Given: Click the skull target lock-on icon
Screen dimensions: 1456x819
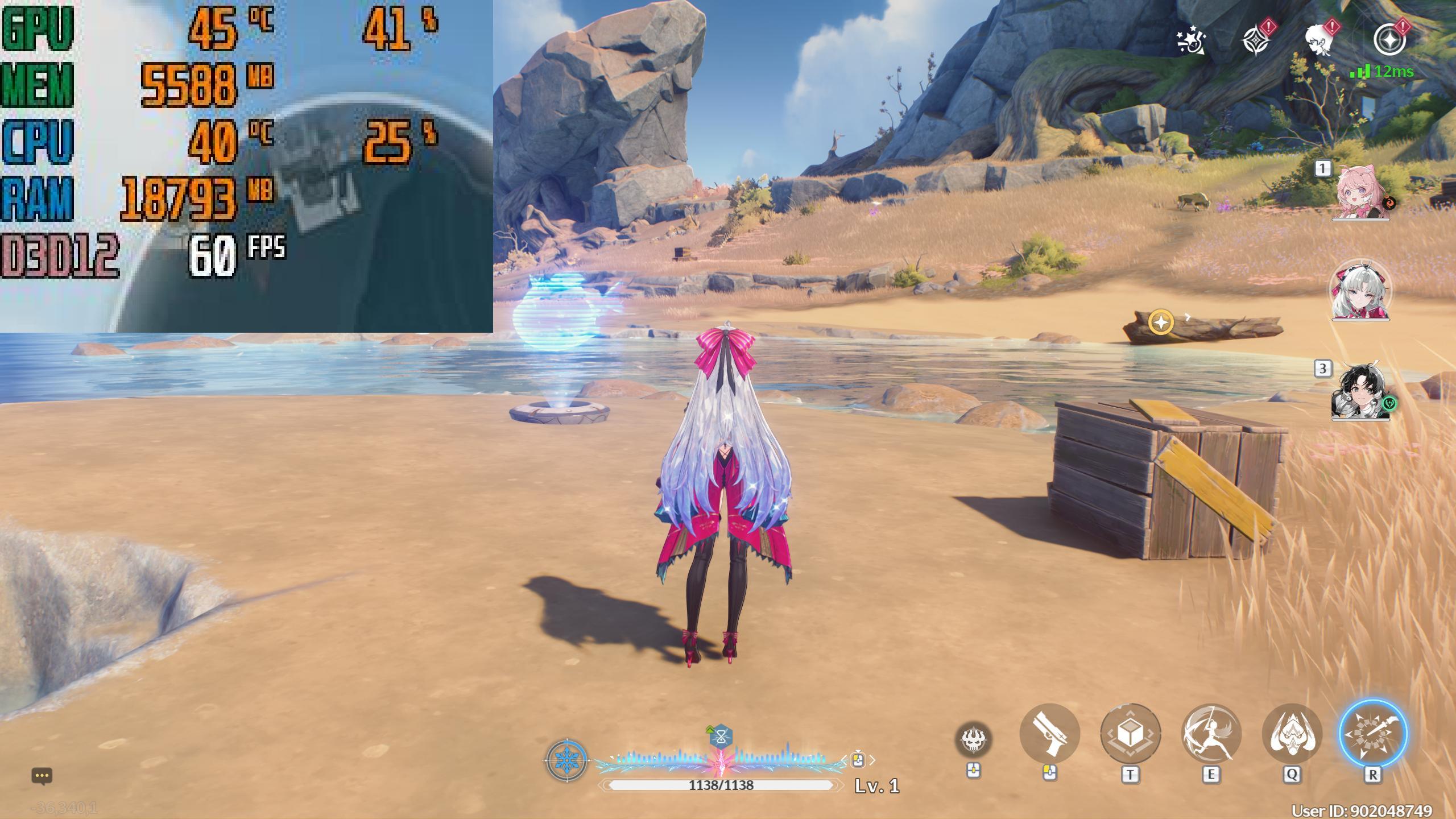Looking at the screenshot, I should coord(974,739).
